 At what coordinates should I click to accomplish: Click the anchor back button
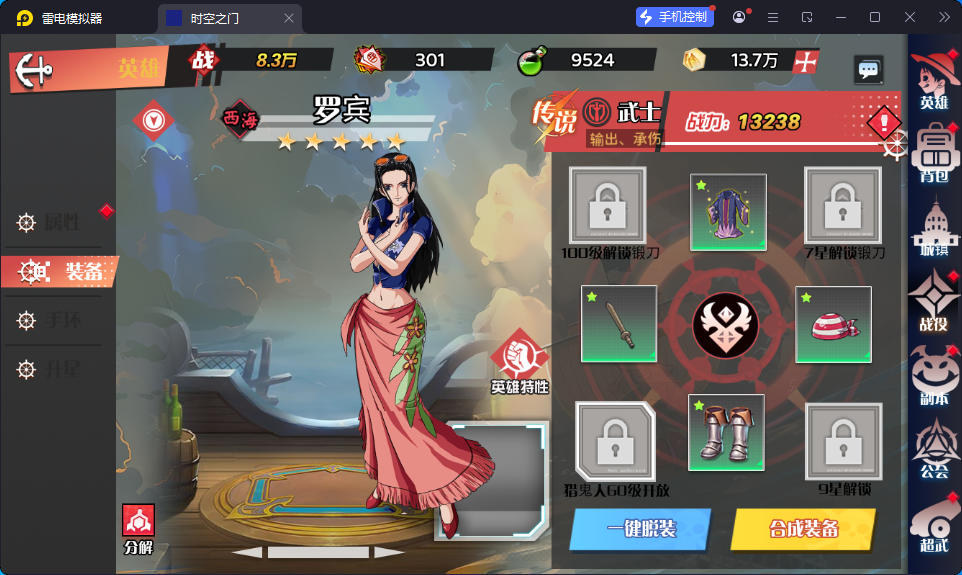click(37, 70)
